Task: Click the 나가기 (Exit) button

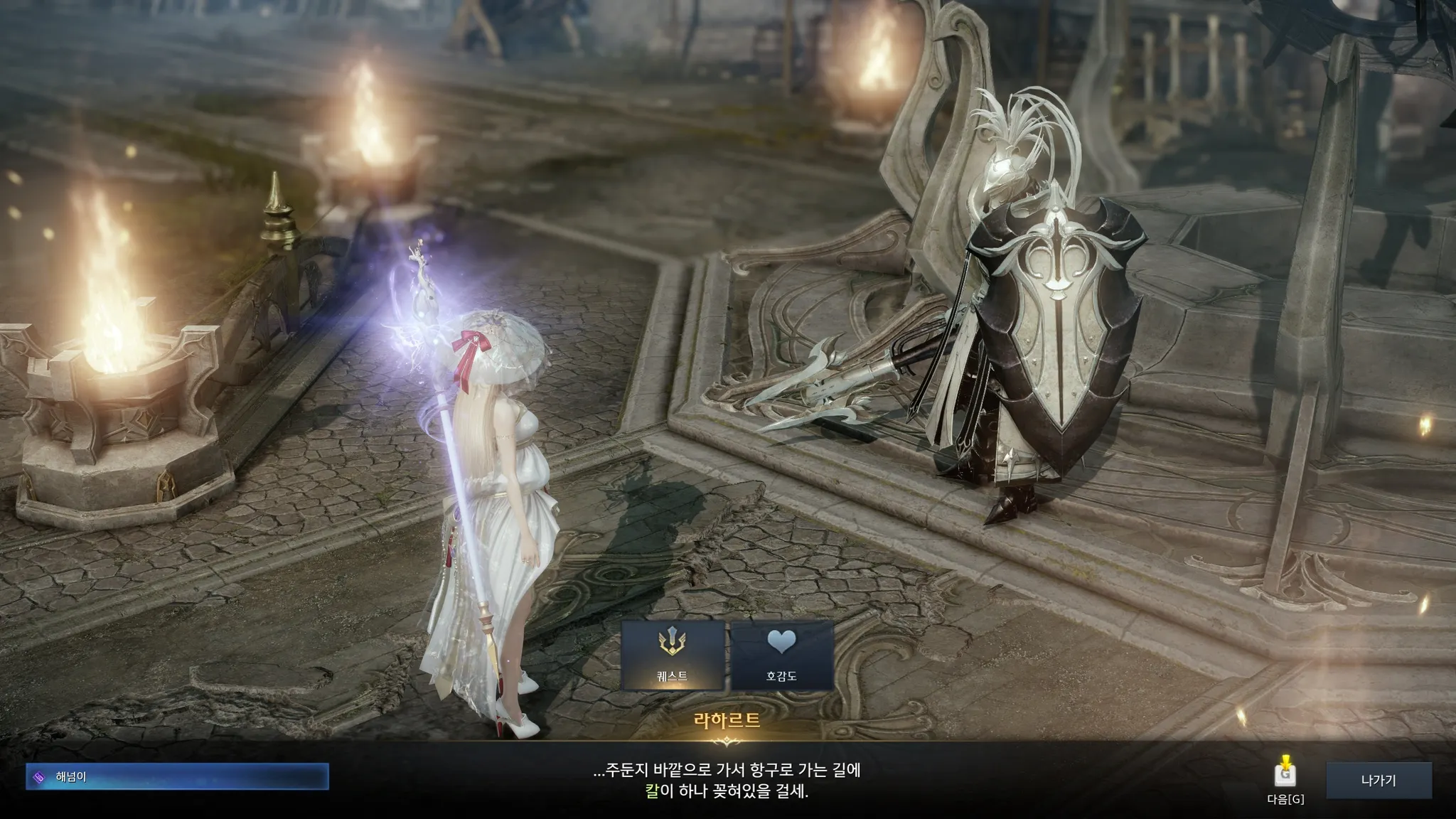Action: point(1379,780)
